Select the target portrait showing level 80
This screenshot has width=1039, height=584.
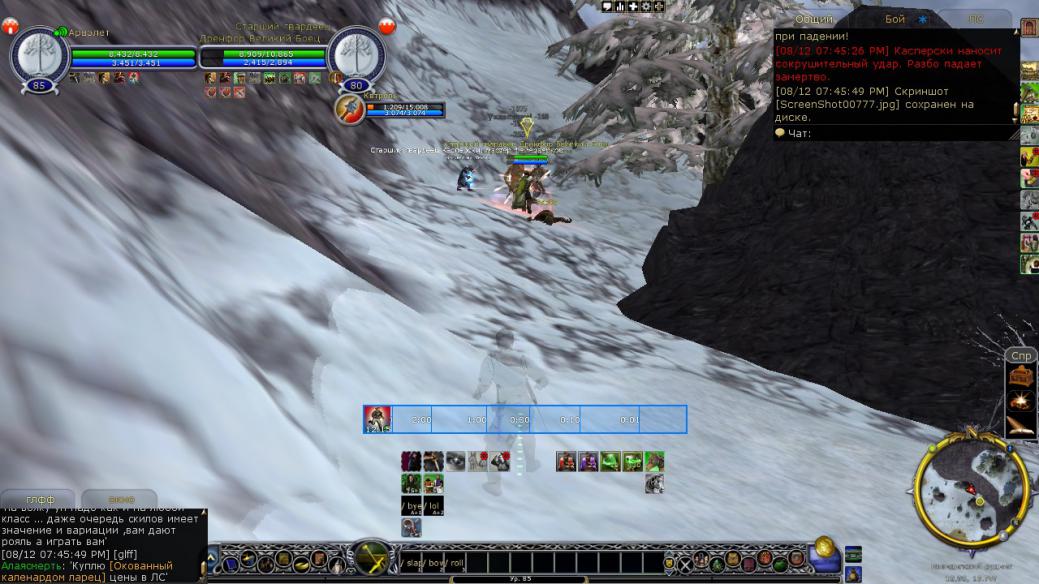[356, 53]
